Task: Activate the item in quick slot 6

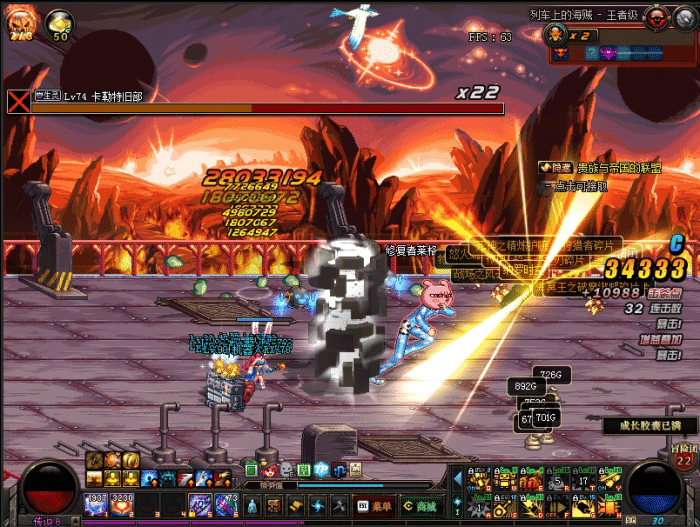Action: pos(224,504)
